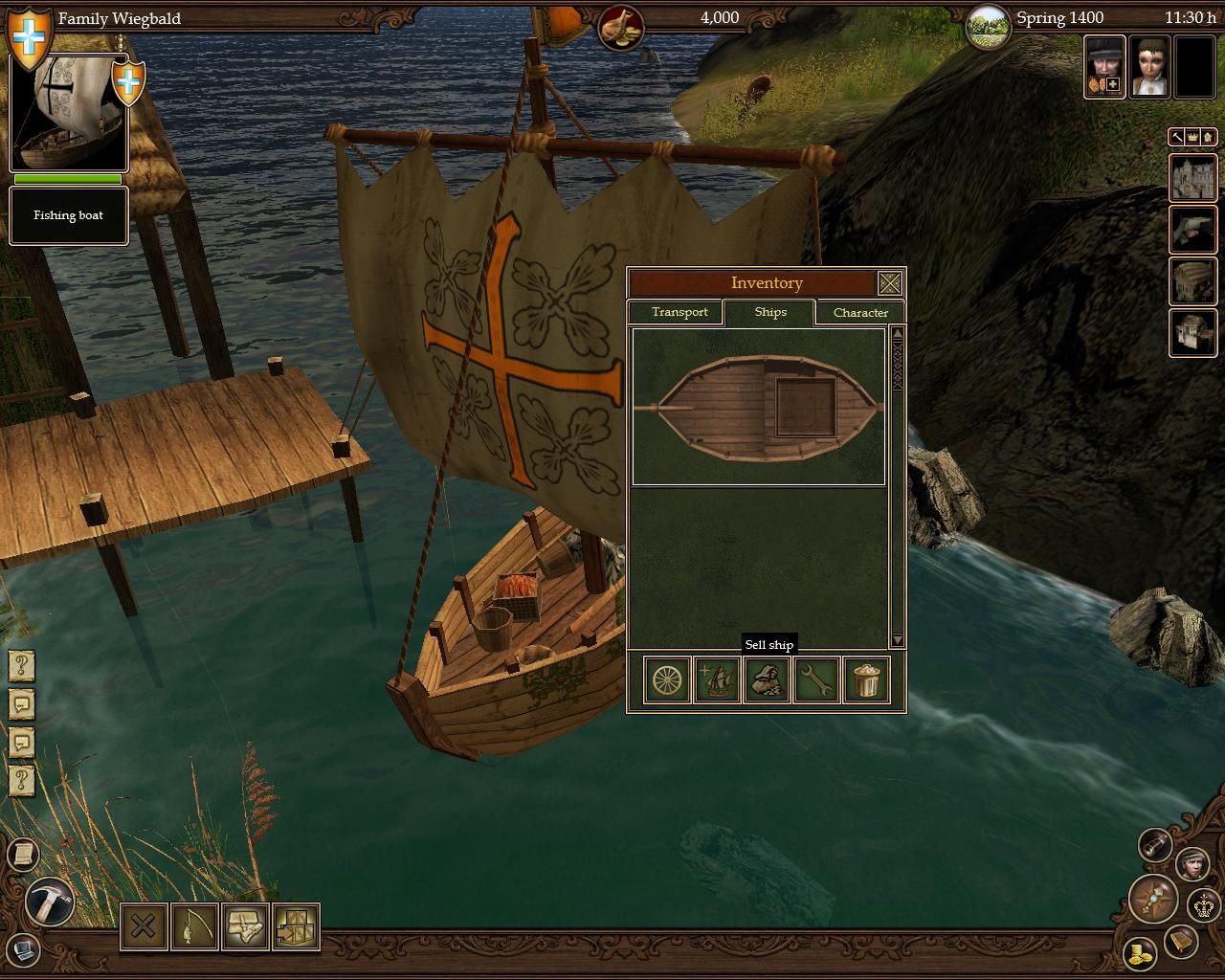
Task: Activate the fishing rod action
Action: (194, 926)
